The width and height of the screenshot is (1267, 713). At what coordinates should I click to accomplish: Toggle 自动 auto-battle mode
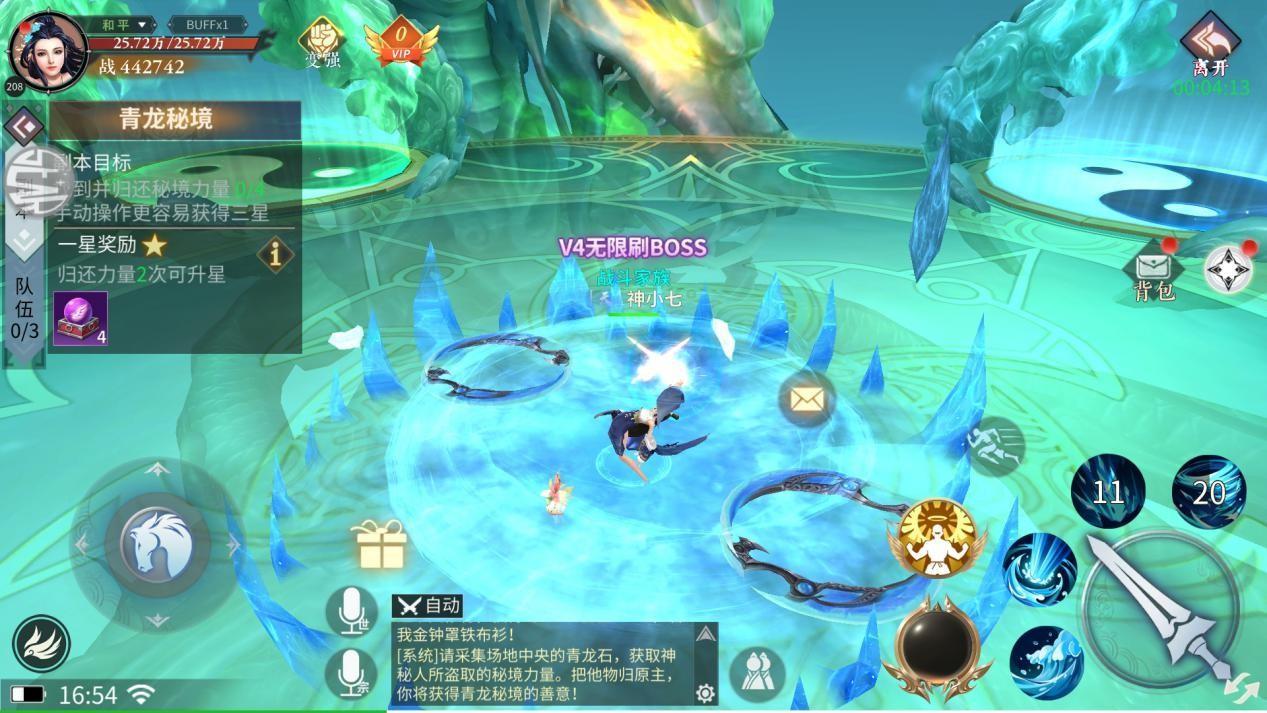coord(428,605)
